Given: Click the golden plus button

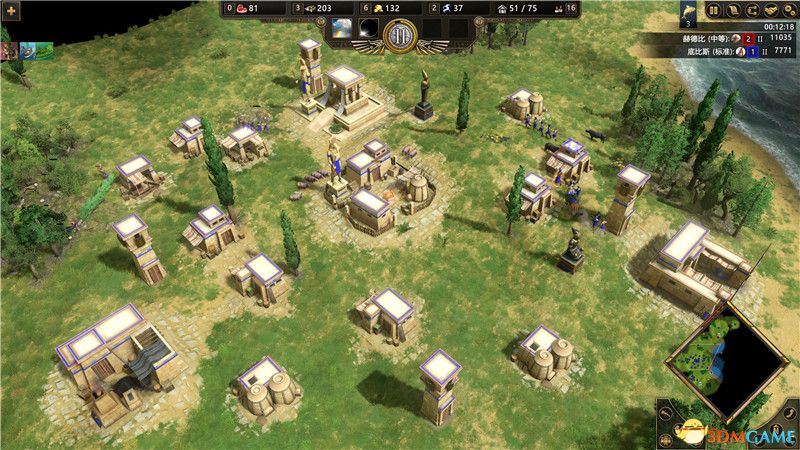Looking at the screenshot, I should tap(11, 9).
